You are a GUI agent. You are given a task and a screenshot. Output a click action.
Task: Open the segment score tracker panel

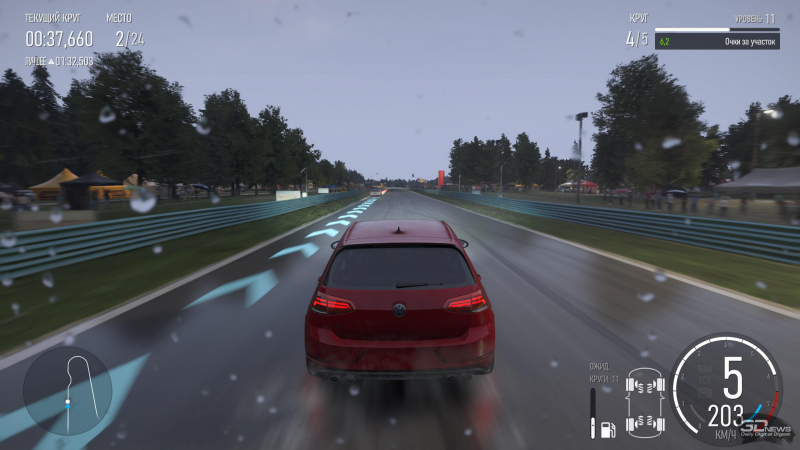click(715, 42)
